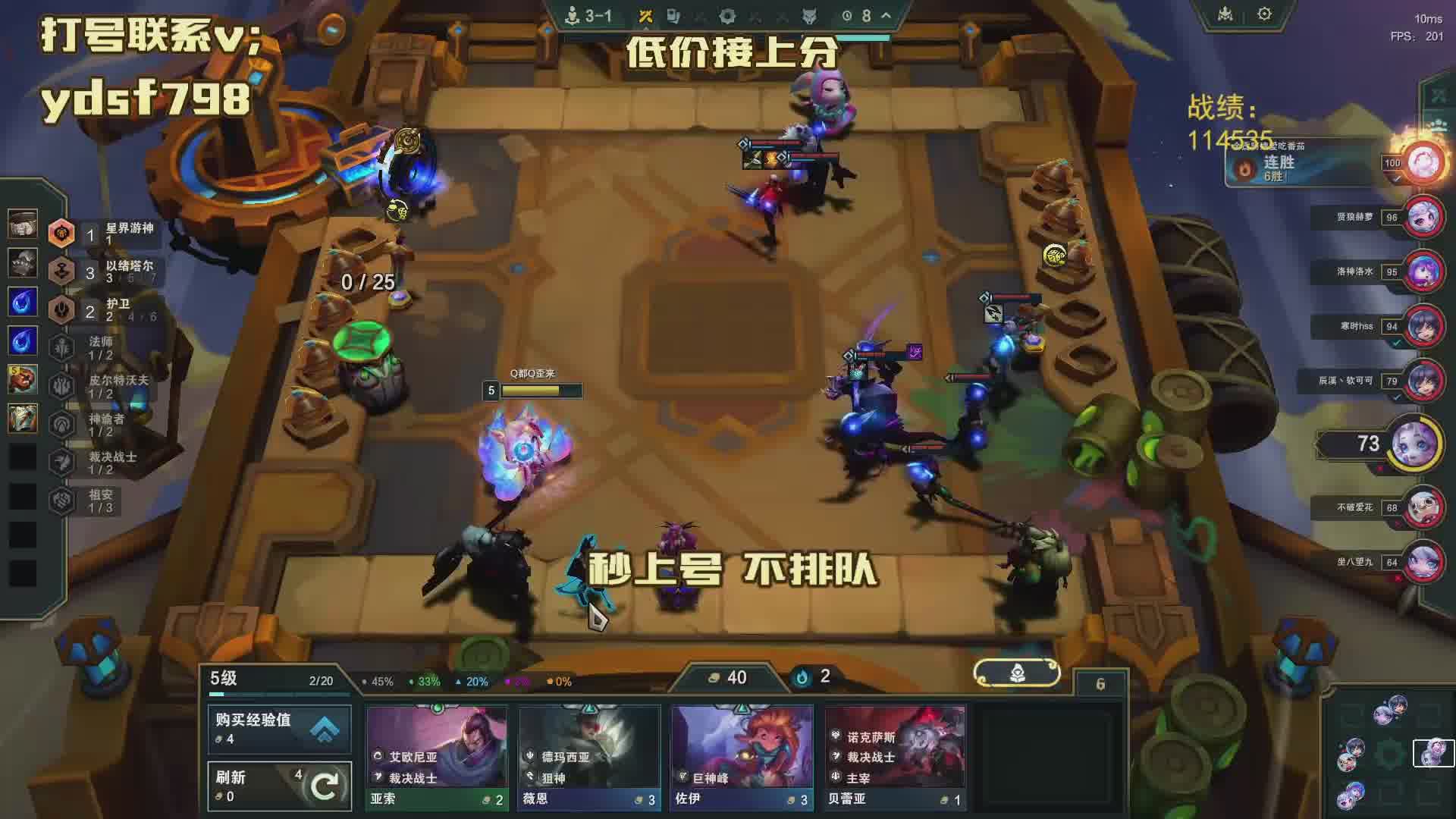1456x819 pixels.
Task: Select the Zoe (佐伊) shop card
Action: 742,757
